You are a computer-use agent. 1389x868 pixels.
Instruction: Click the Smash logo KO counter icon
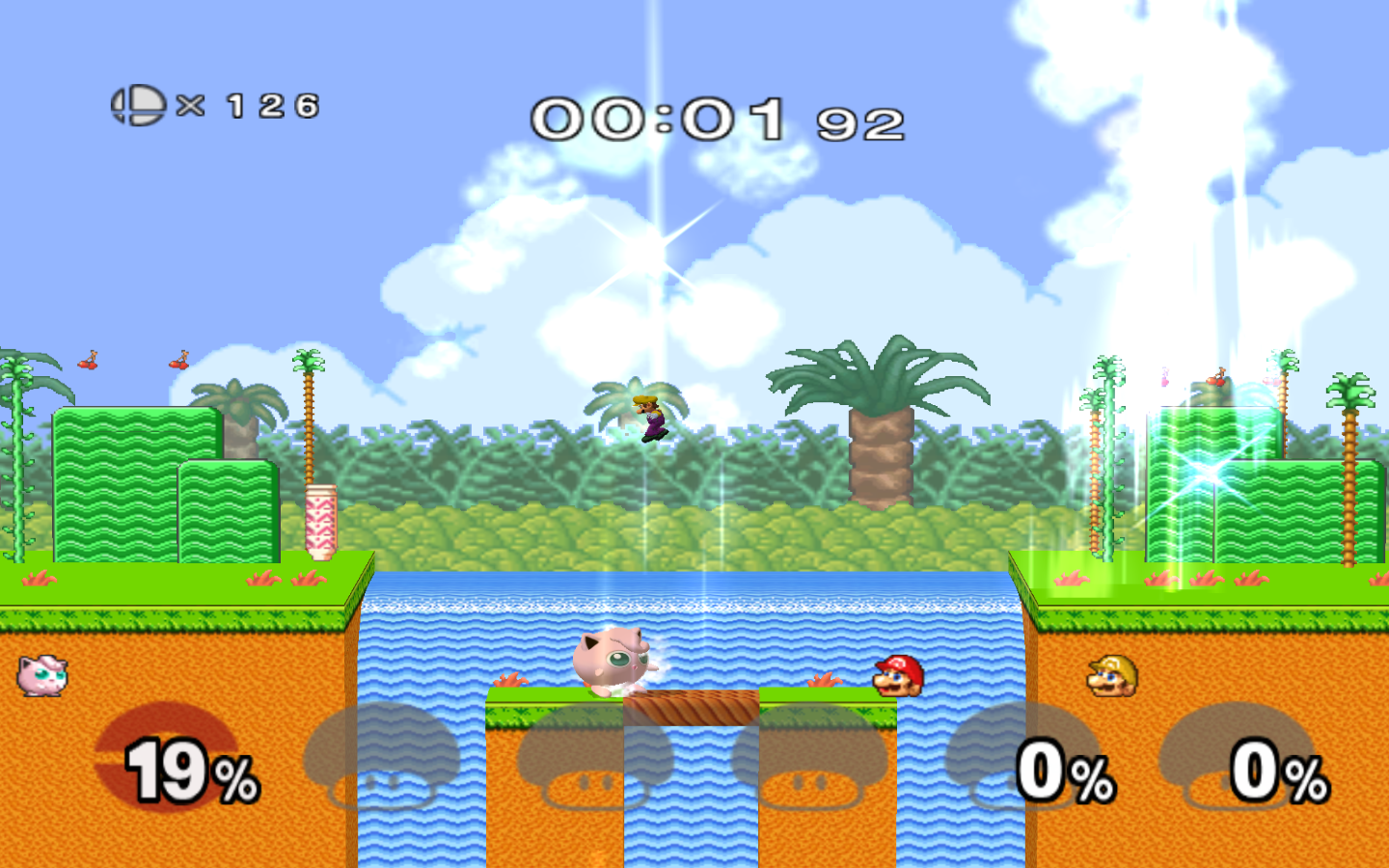click(138, 105)
